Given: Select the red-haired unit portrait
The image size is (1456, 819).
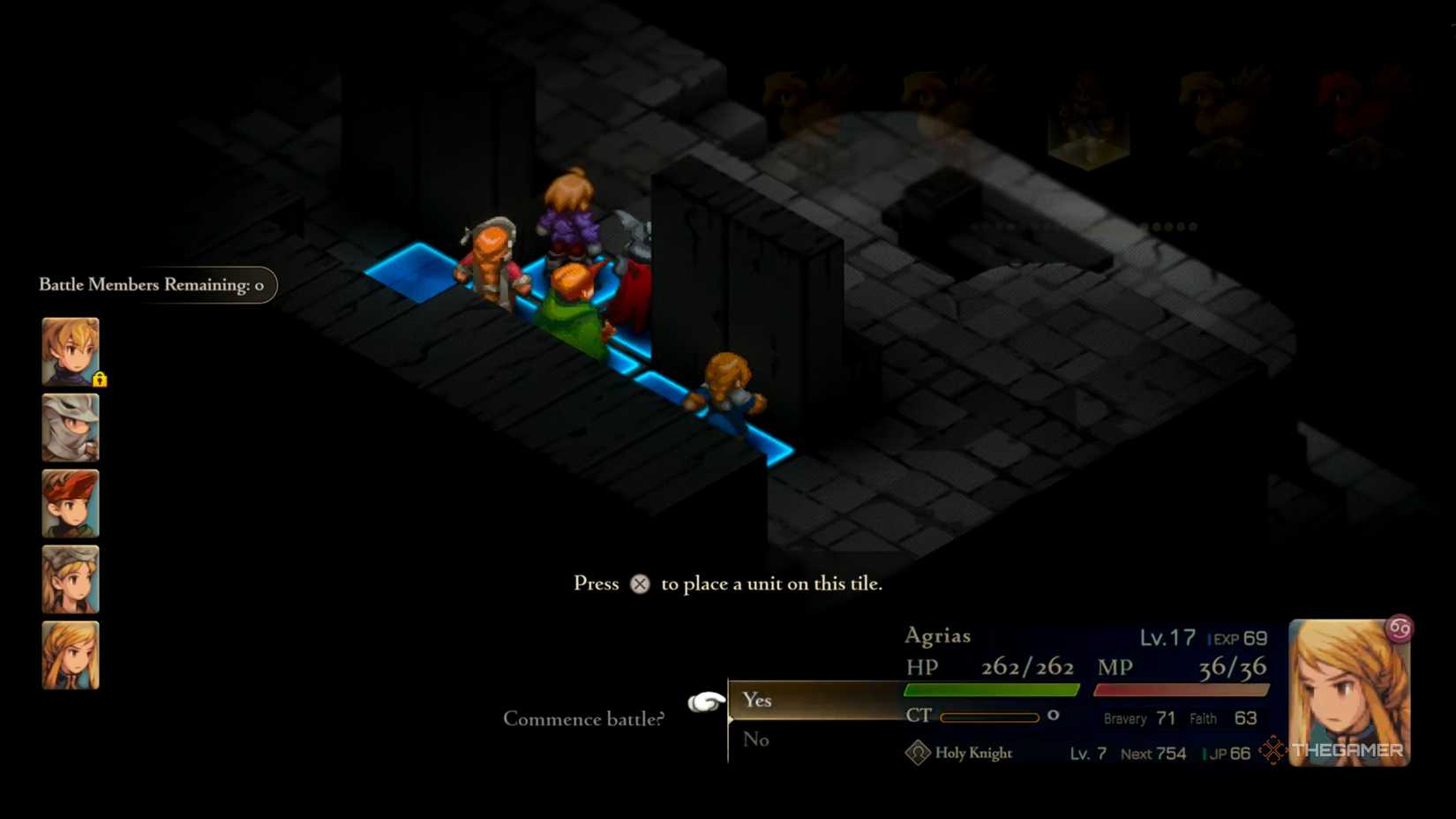Looking at the screenshot, I should [70, 505].
